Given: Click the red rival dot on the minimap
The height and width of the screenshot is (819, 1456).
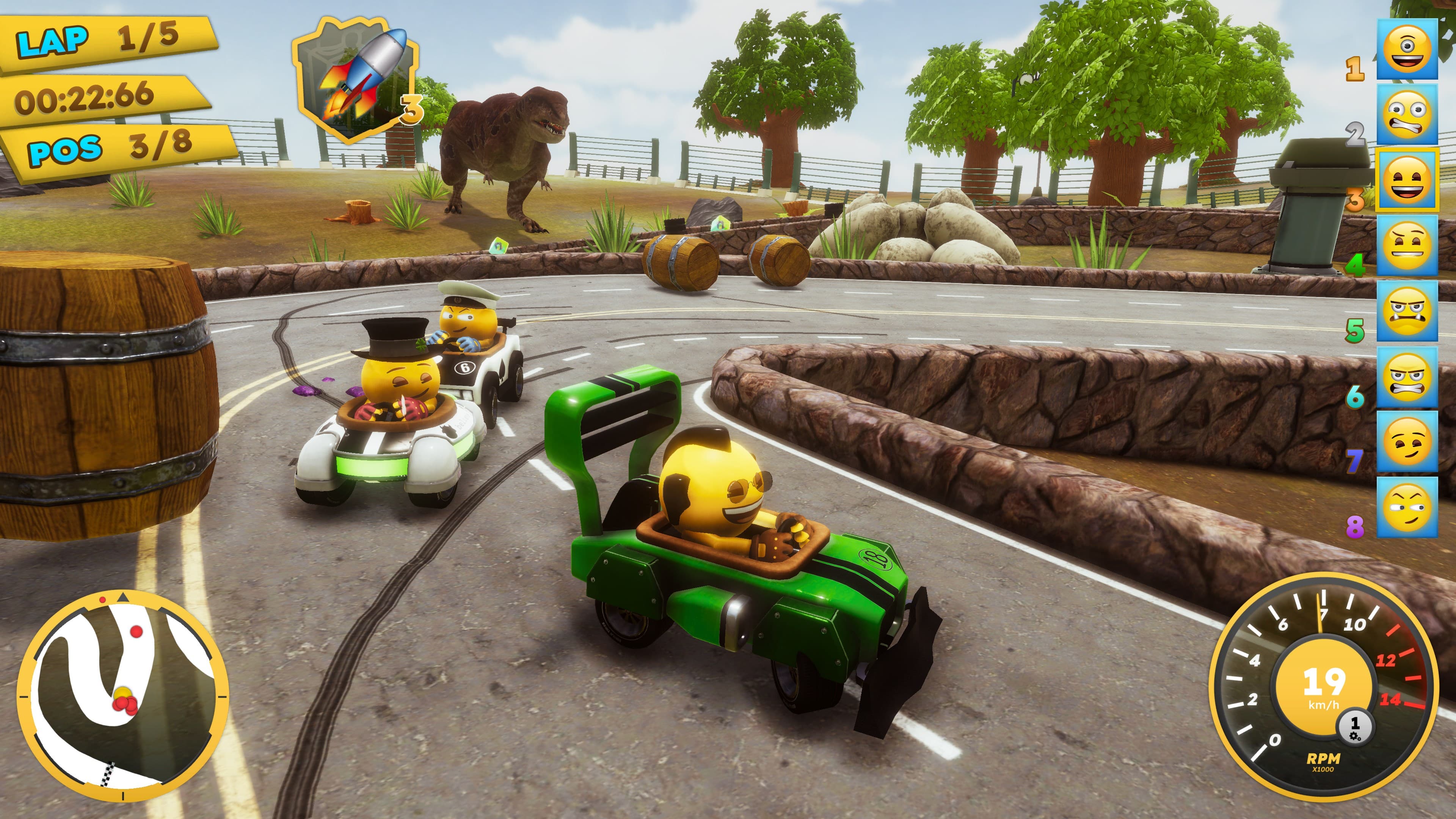Looking at the screenshot, I should (136, 632).
